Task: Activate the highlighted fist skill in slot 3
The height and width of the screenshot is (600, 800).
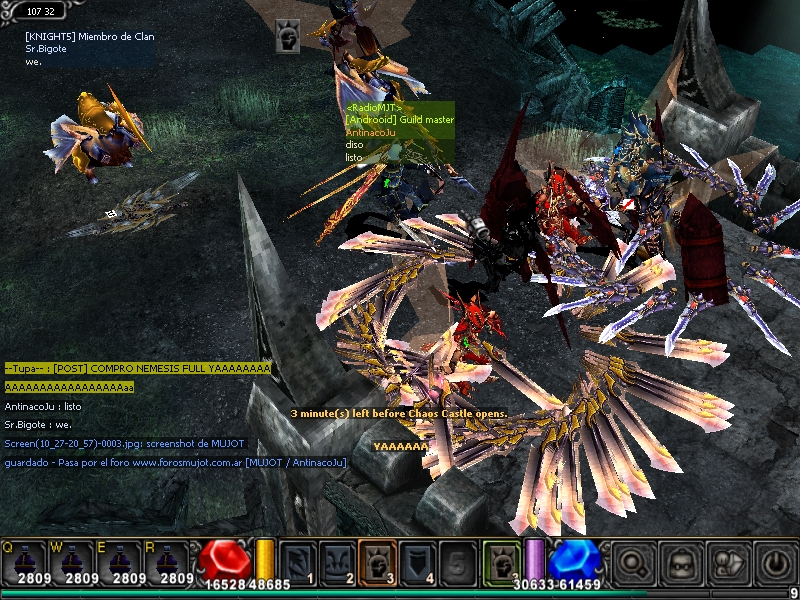Action: tap(377, 562)
